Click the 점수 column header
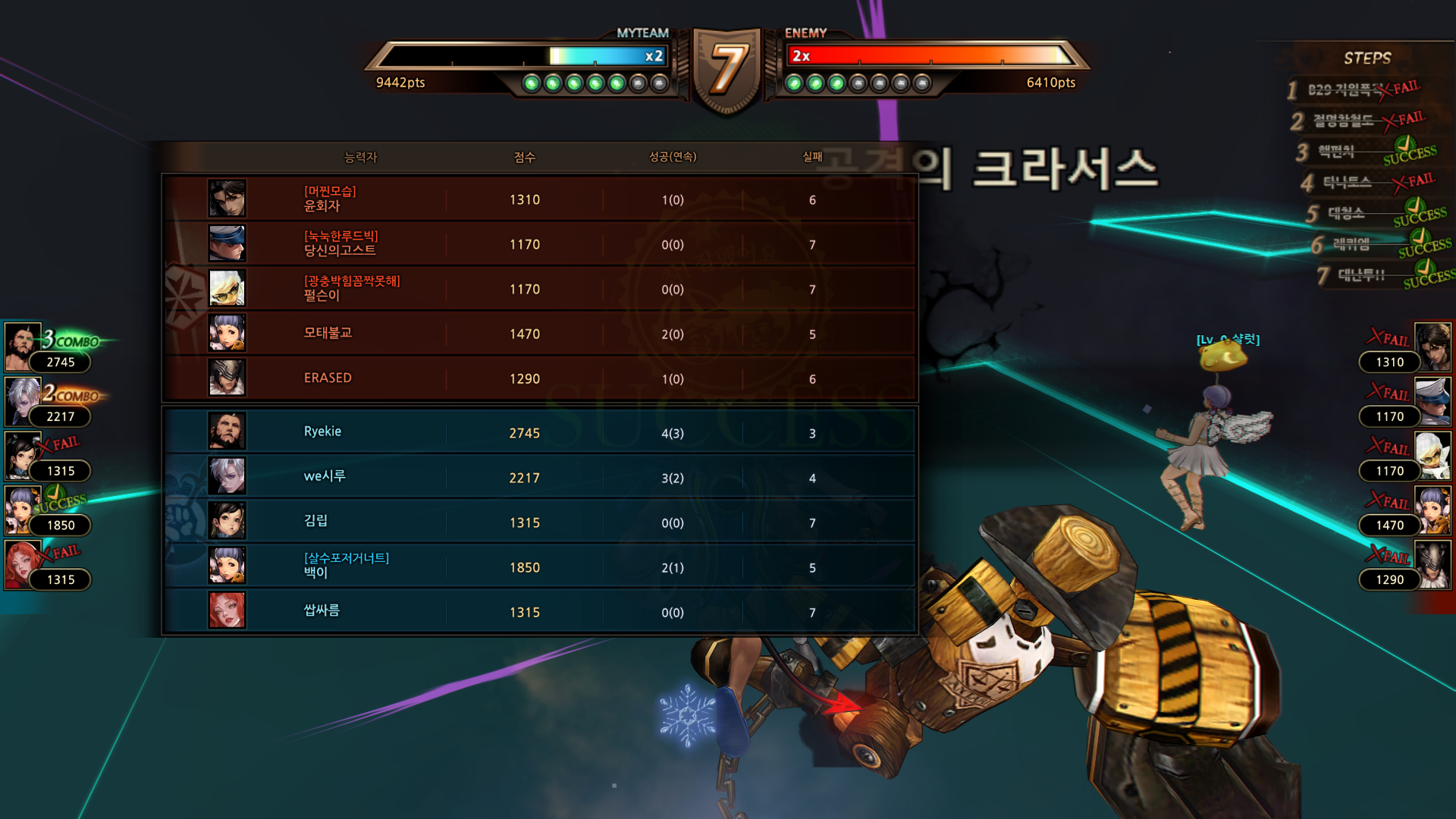 pyautogui.click(x=524, y=157)
